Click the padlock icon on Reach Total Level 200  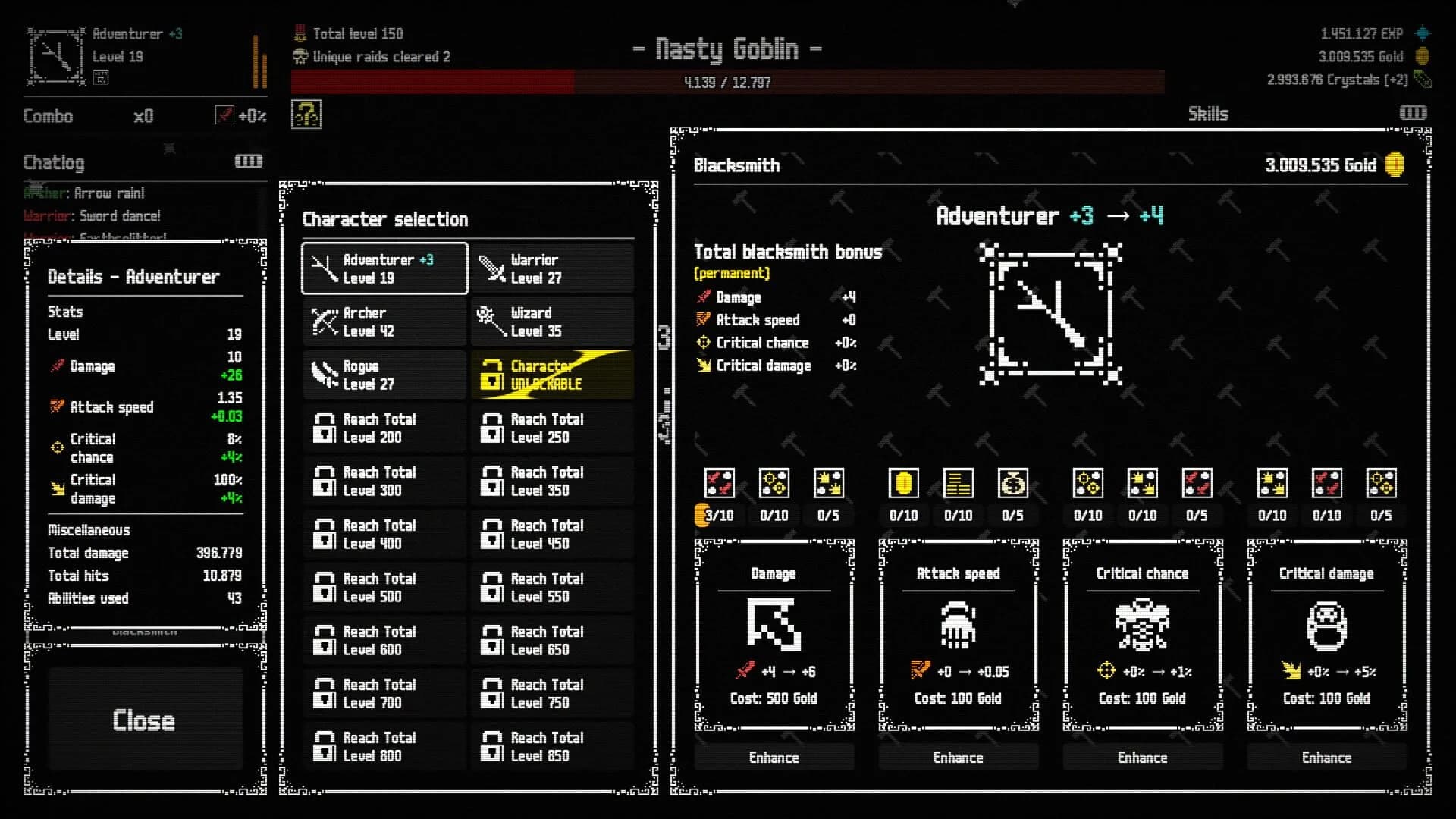[325, 428]
